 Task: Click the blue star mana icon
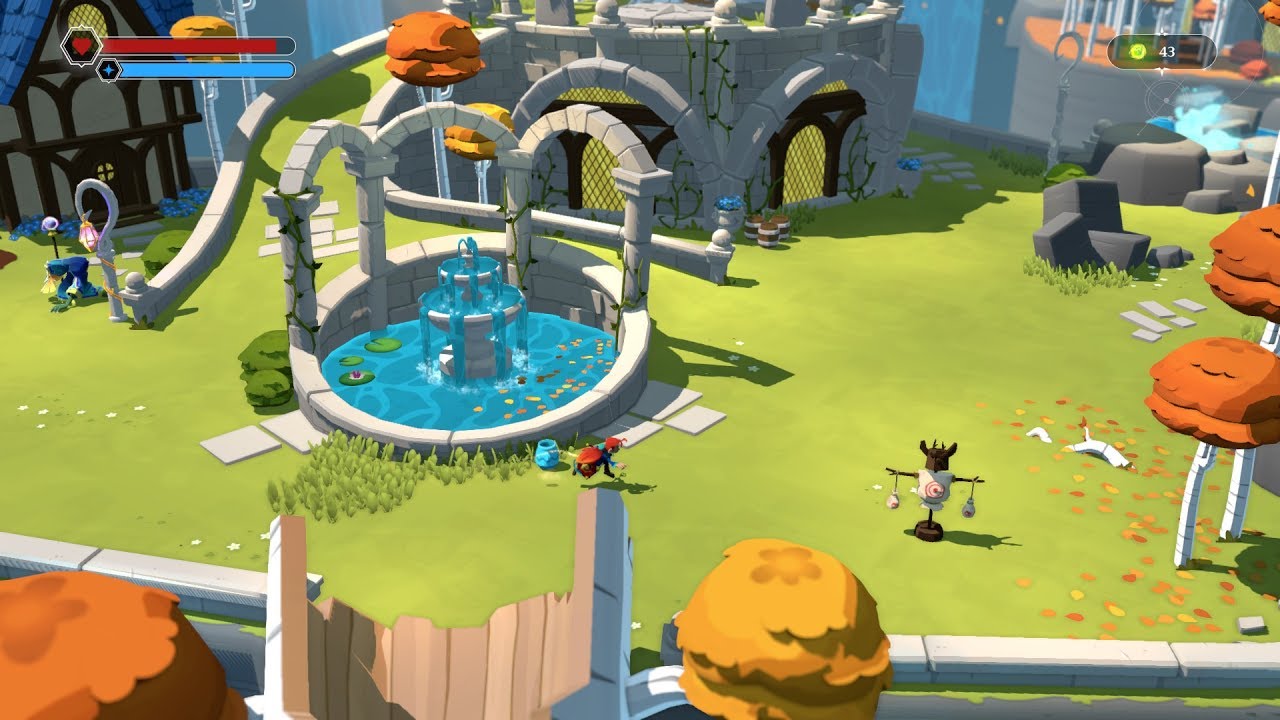click(x=108, y=70)
